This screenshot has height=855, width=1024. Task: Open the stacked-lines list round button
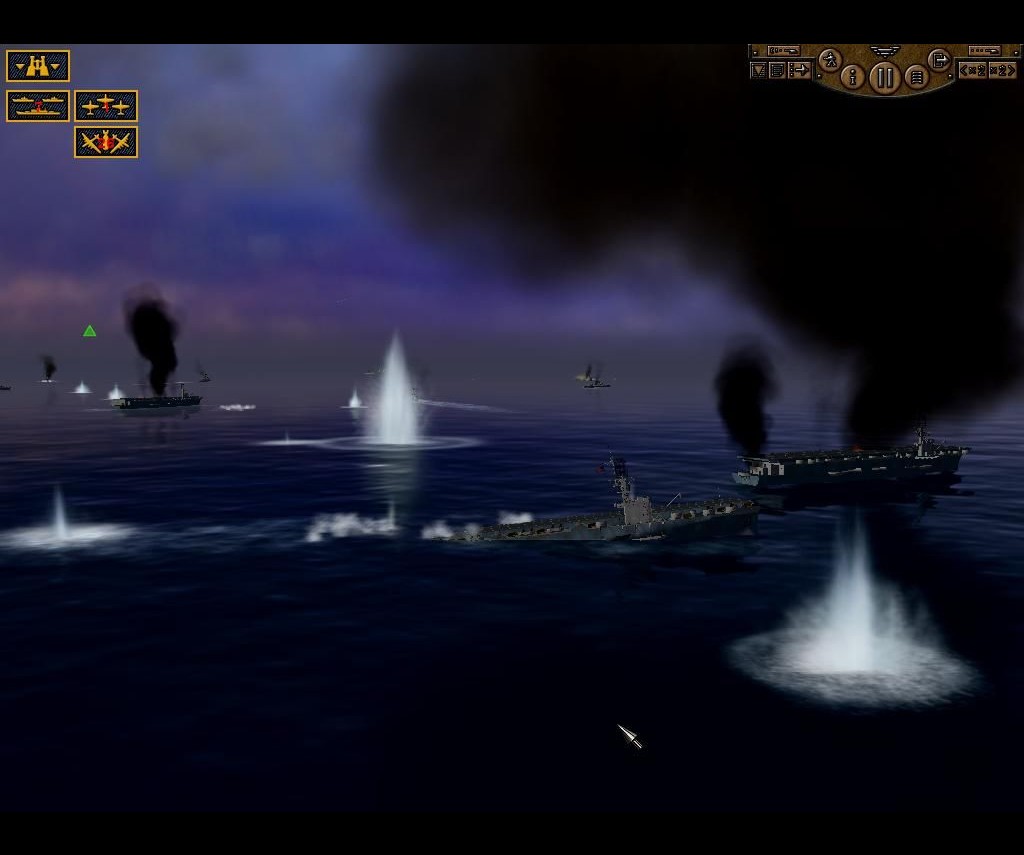pyautogui.click(x=916, y=76)
